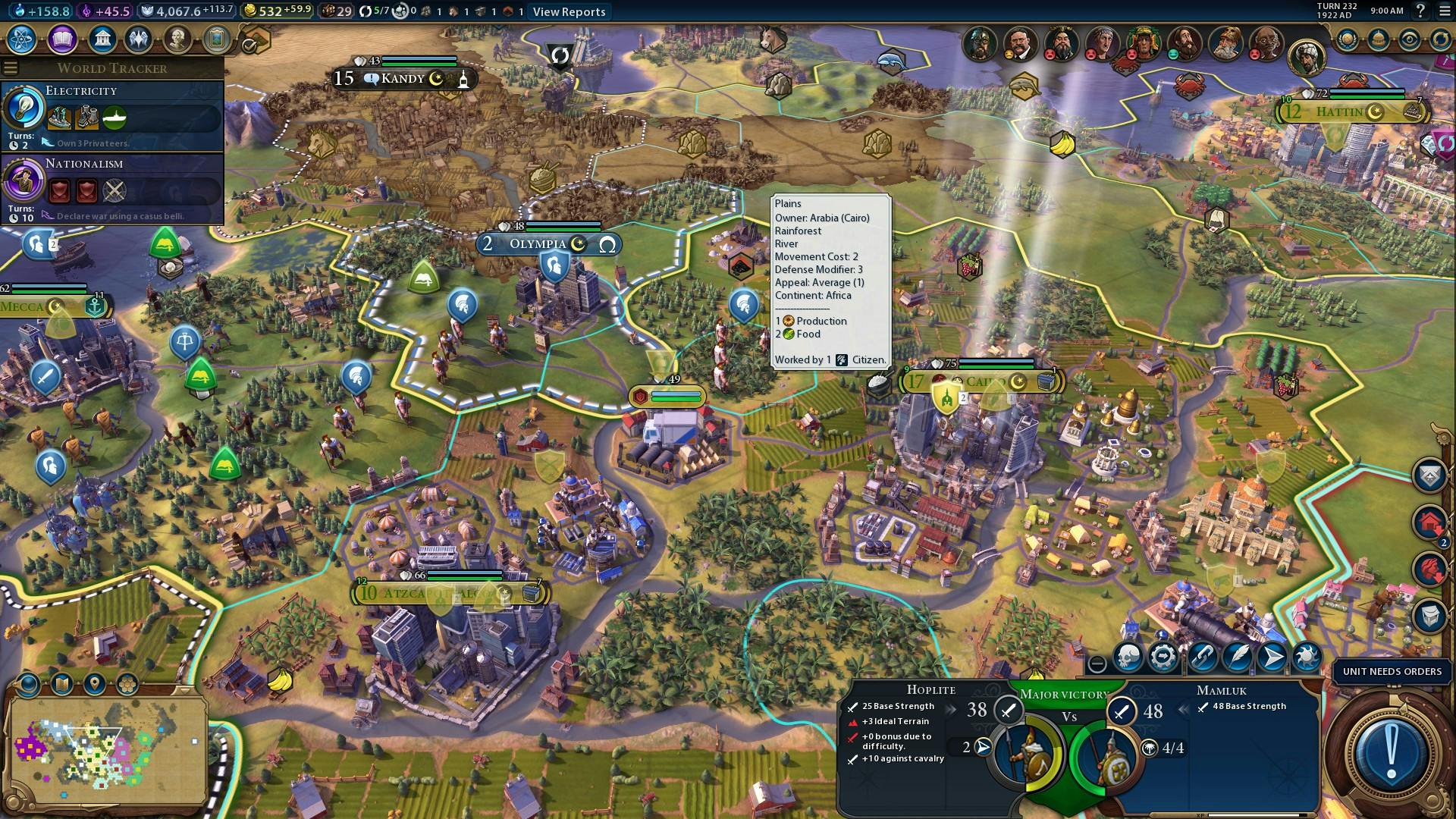Viewport: 1456px width, 819px height.
Task: Click Gandhi's leader portrait
Action: 1266,44
